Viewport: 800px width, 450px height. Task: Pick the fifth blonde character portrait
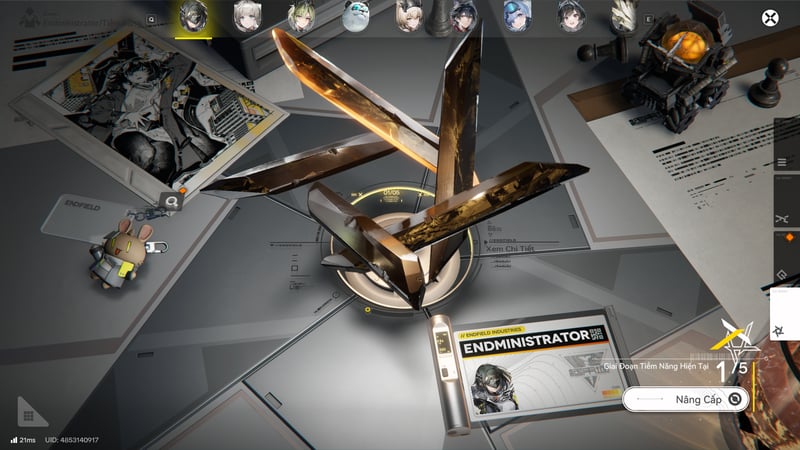(409, 17)
